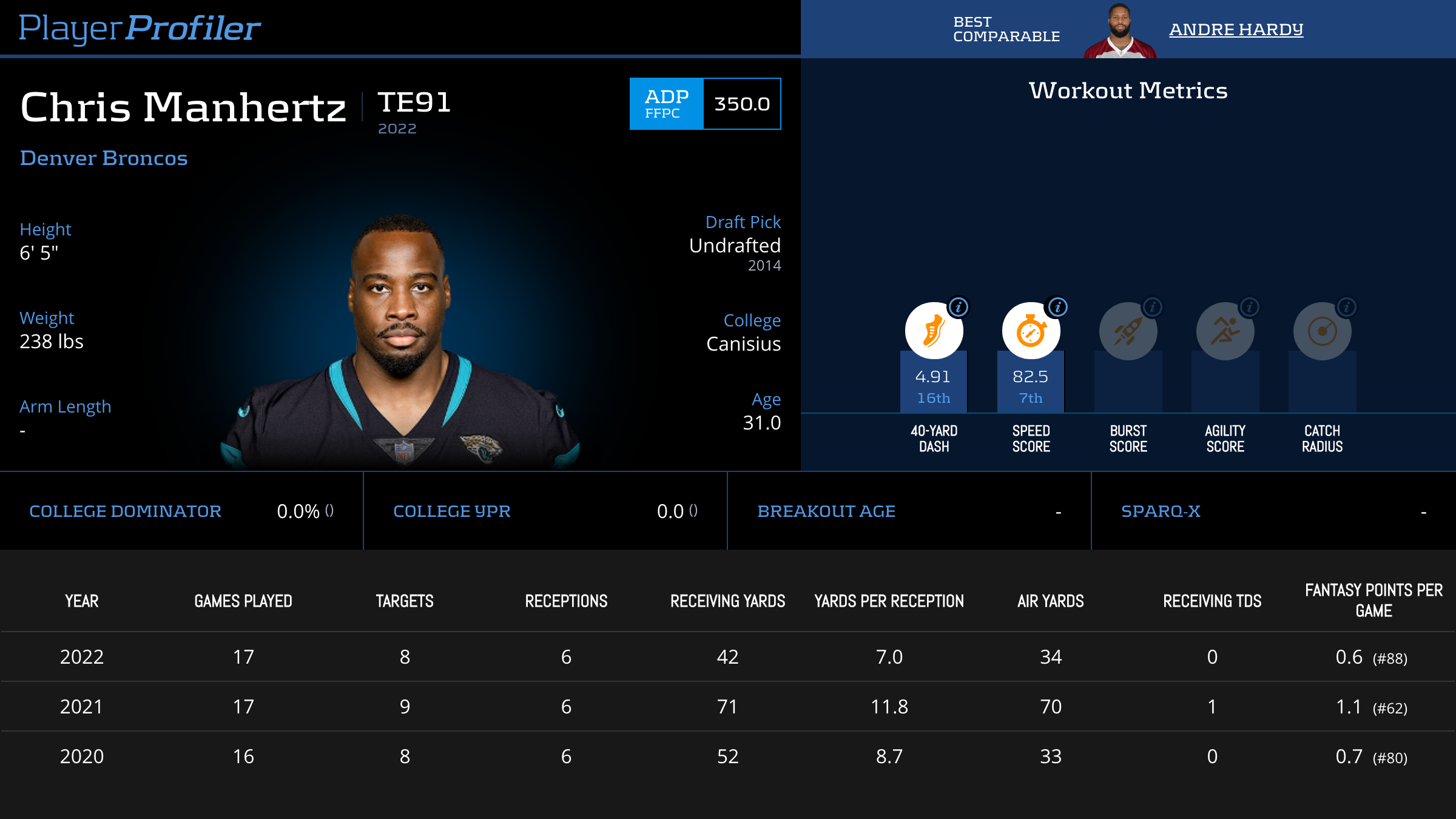Click the Fantasy Points Per Game column header

coord(1373,601)
